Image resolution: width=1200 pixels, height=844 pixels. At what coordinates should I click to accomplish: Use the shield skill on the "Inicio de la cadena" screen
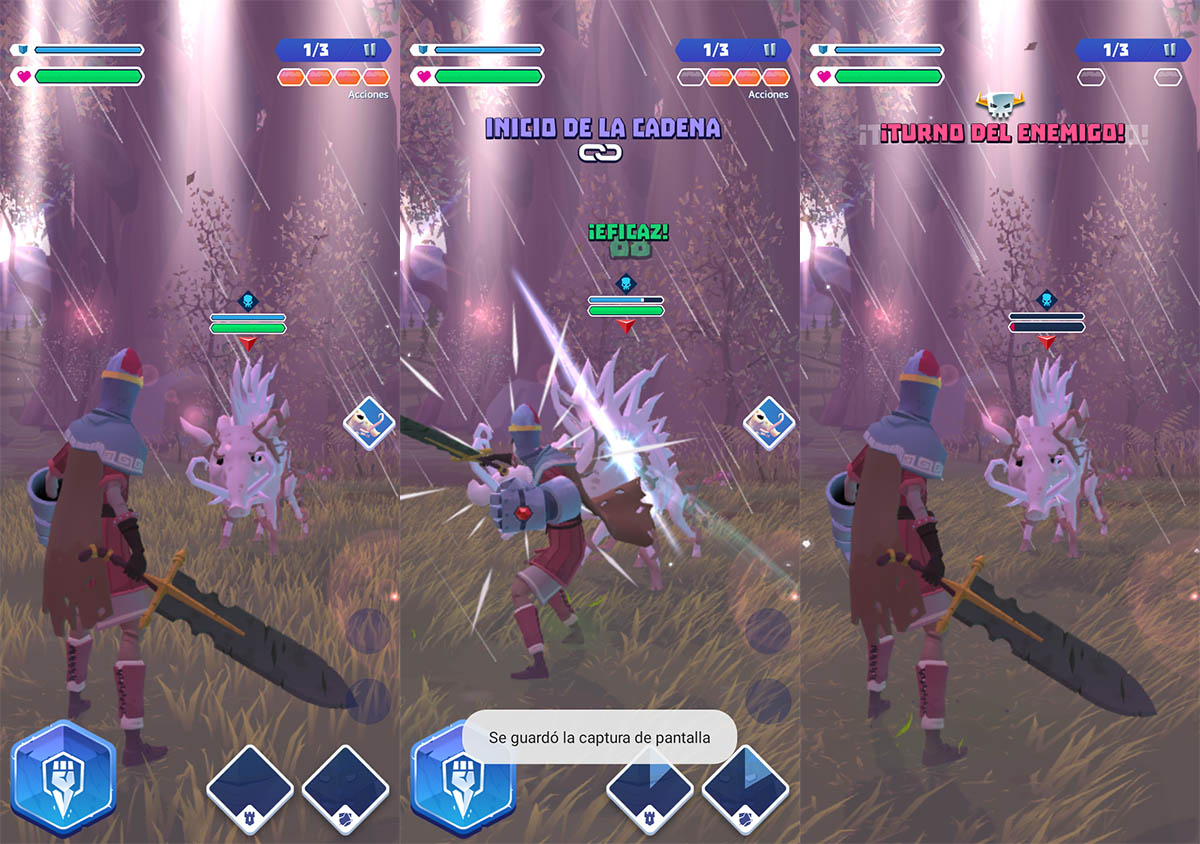[745, 790]
